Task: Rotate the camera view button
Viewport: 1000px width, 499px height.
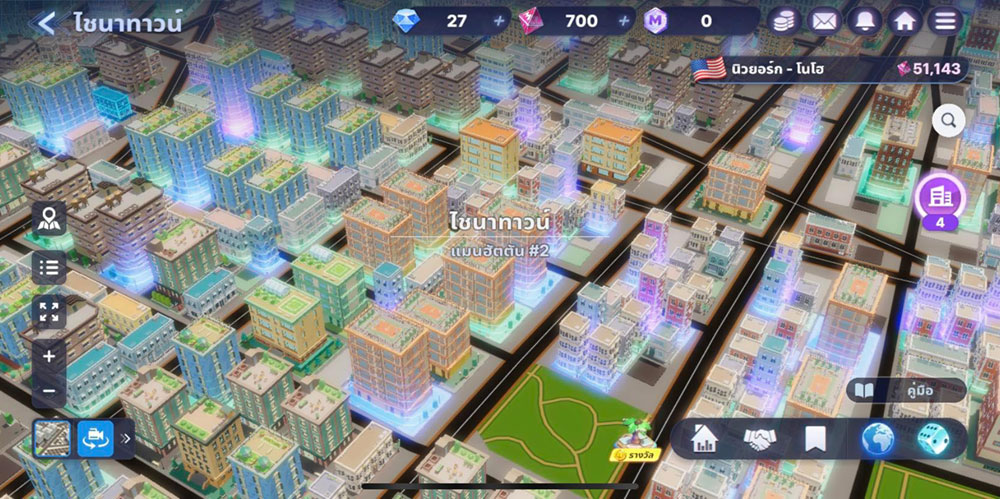Action: pyautogui.click(x=96, y=437)
